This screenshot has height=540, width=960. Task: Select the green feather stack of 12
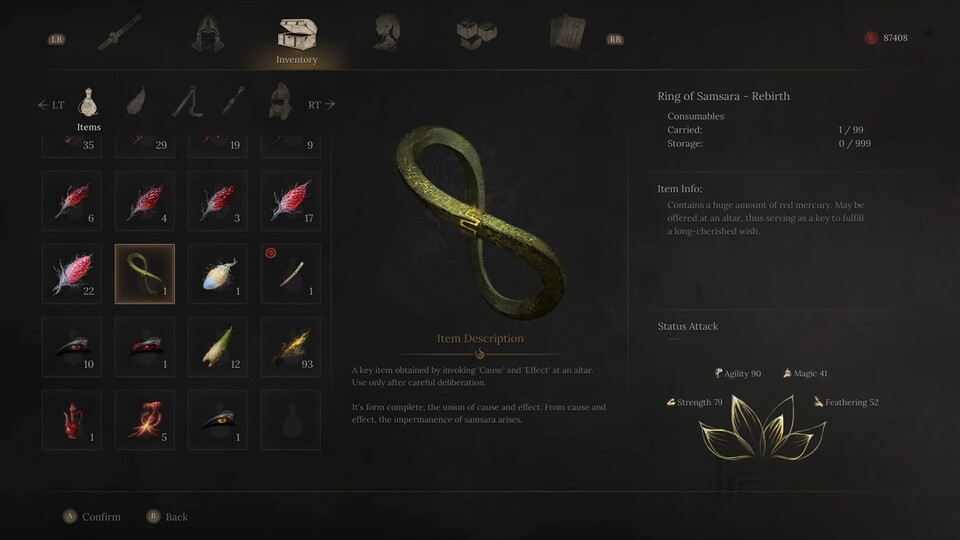pyautogui.click(x=218, y=346)
